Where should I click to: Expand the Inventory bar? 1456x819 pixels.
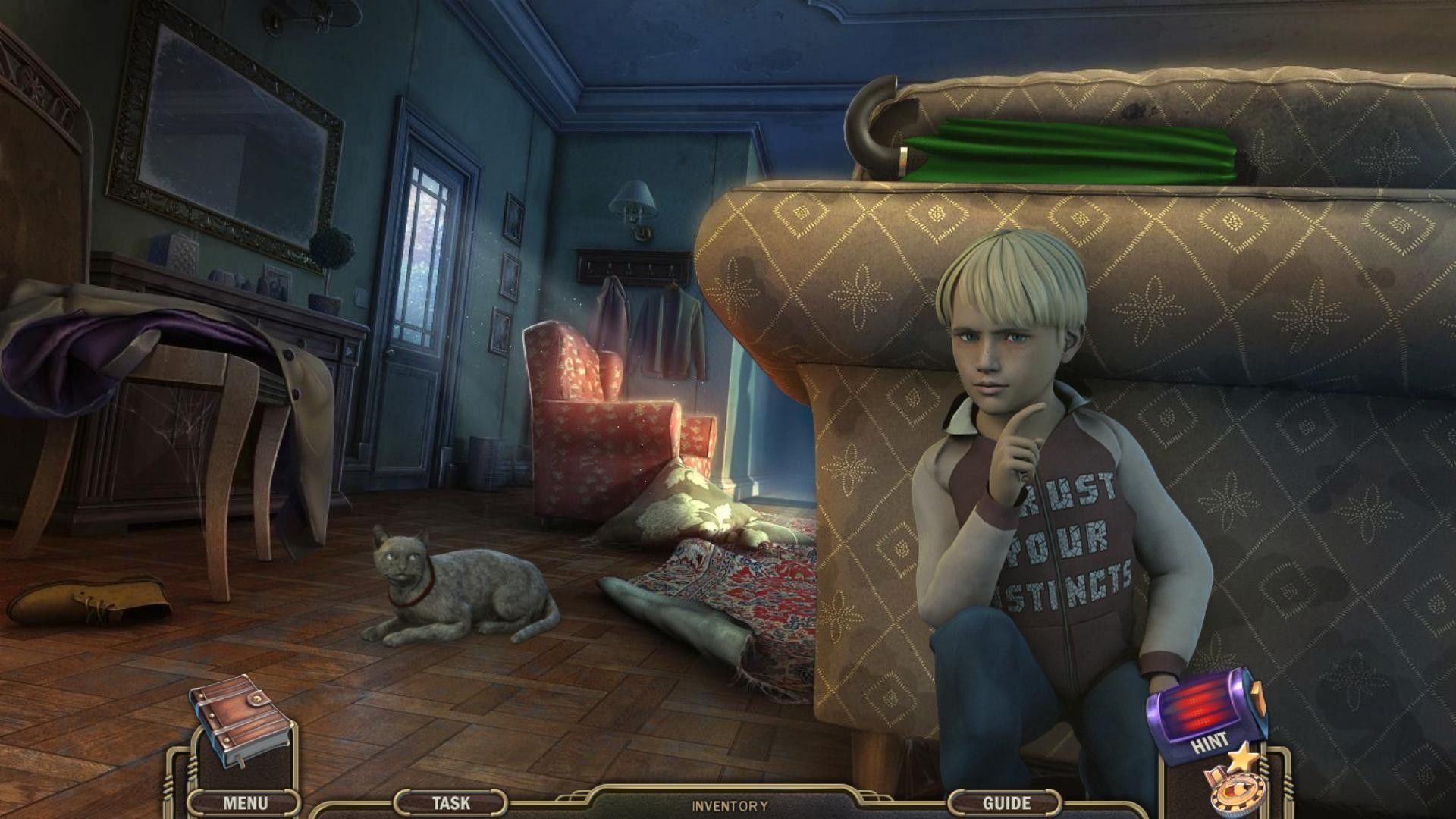tap(730, 806)
